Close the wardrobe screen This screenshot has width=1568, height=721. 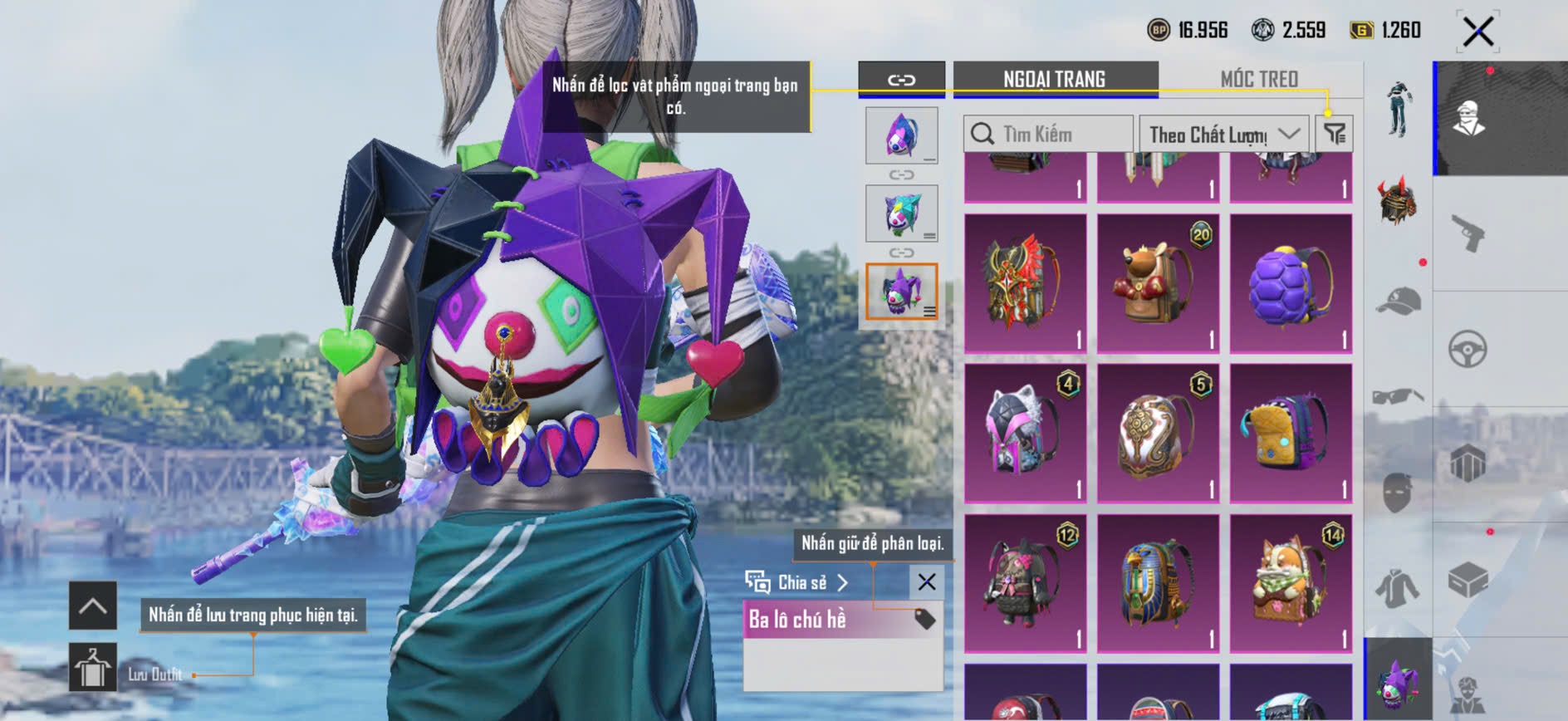pos(1477,32)
